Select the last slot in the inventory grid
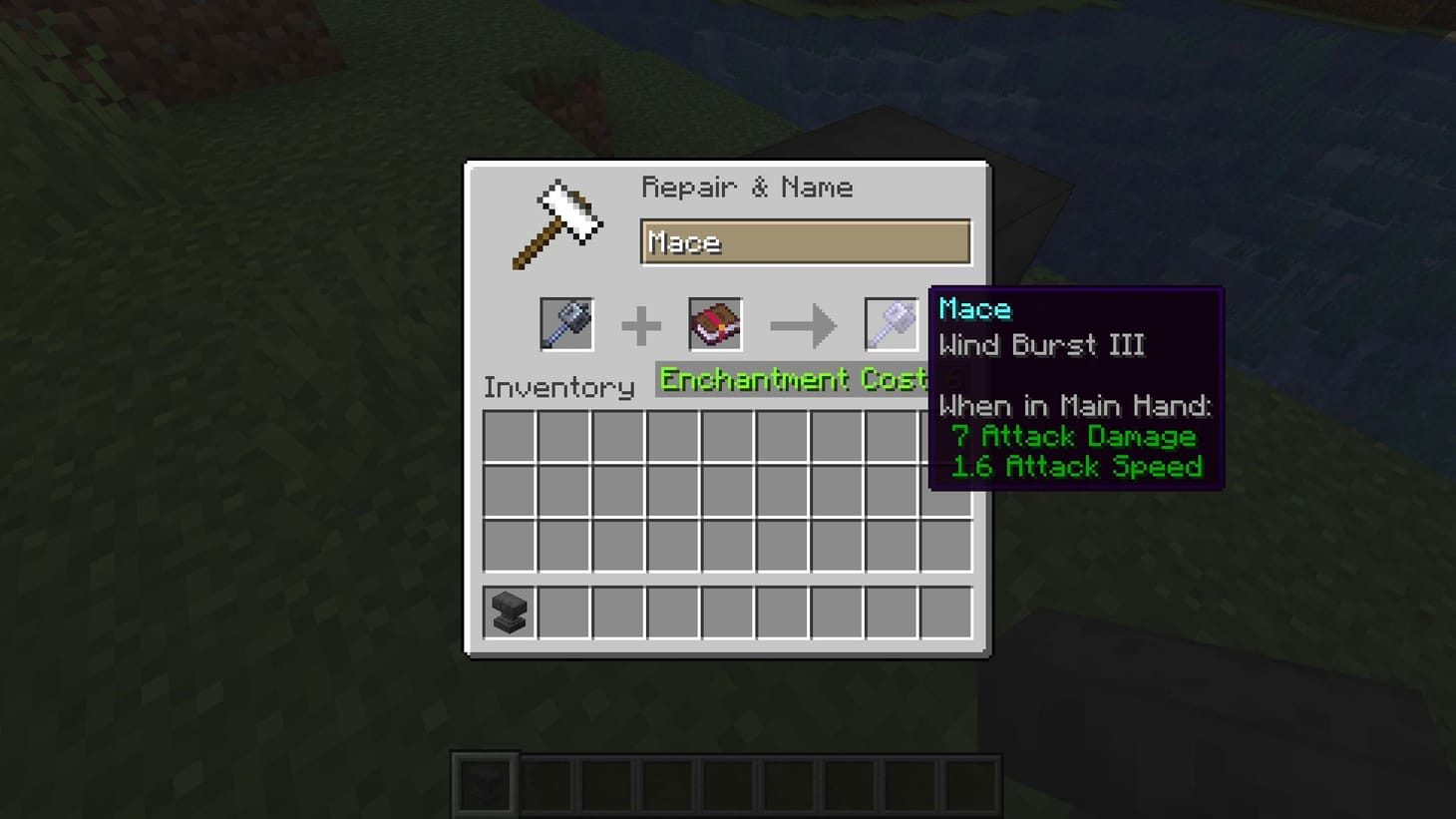Screen dimensions: 1456x819 click(x=945, y=543)
